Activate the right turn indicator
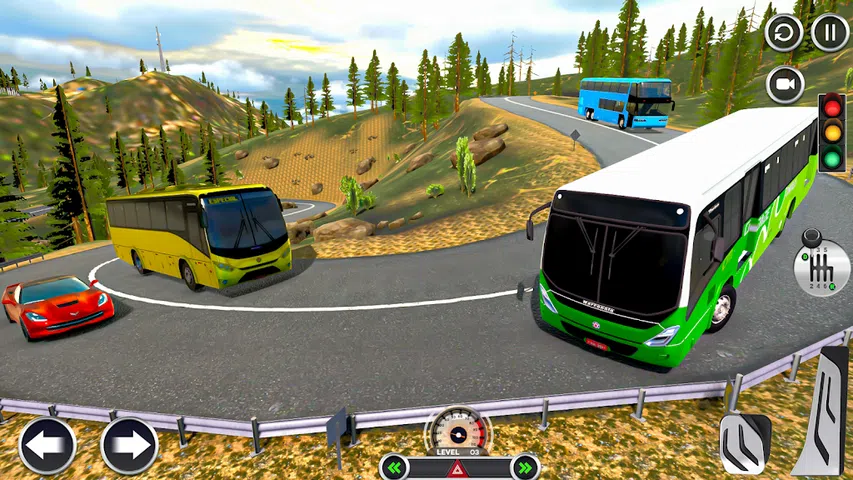Screen dimensions: 853x480 (523, 467)
